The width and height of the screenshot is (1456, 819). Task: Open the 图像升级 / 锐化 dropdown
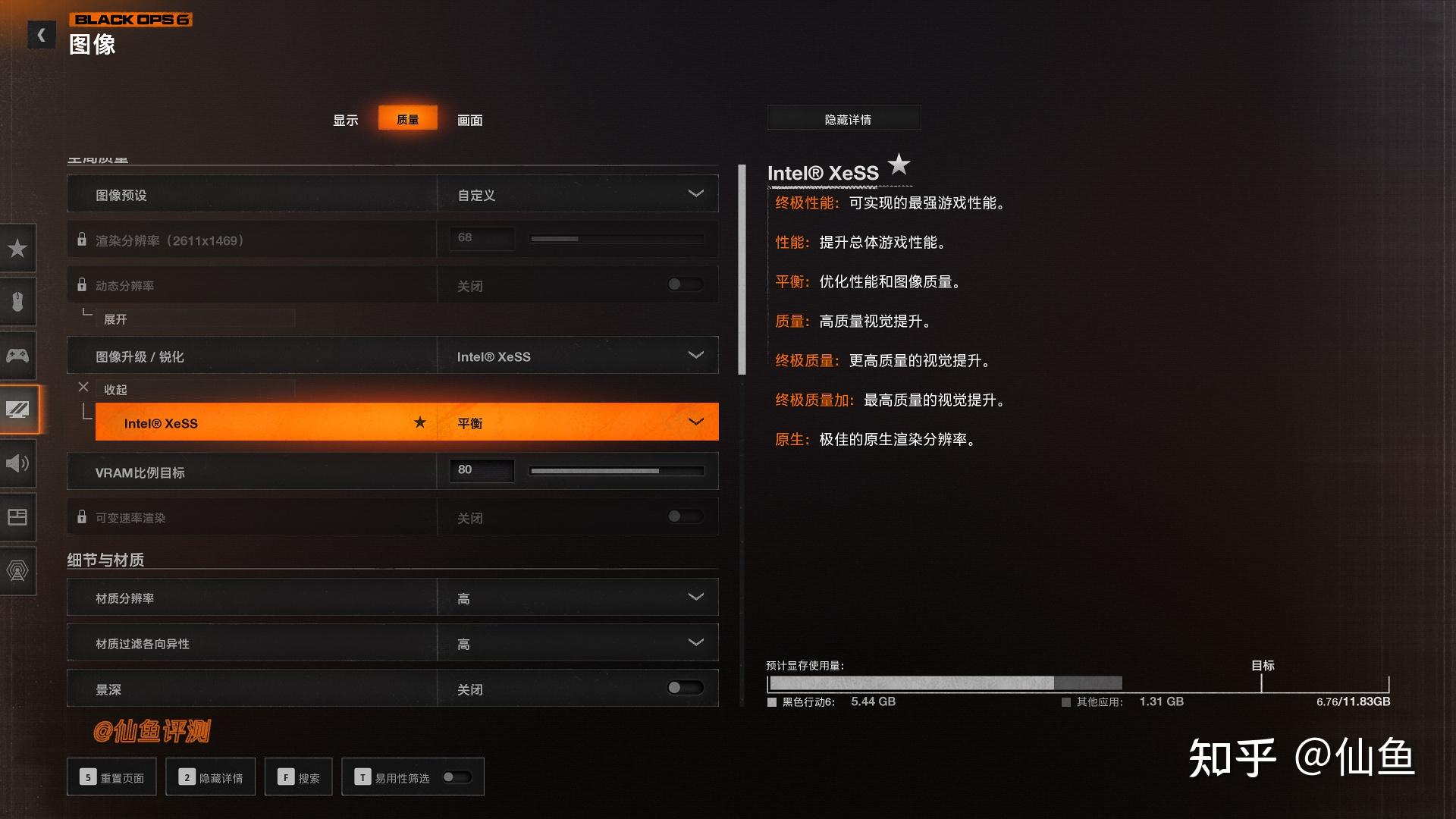point(578,356)
